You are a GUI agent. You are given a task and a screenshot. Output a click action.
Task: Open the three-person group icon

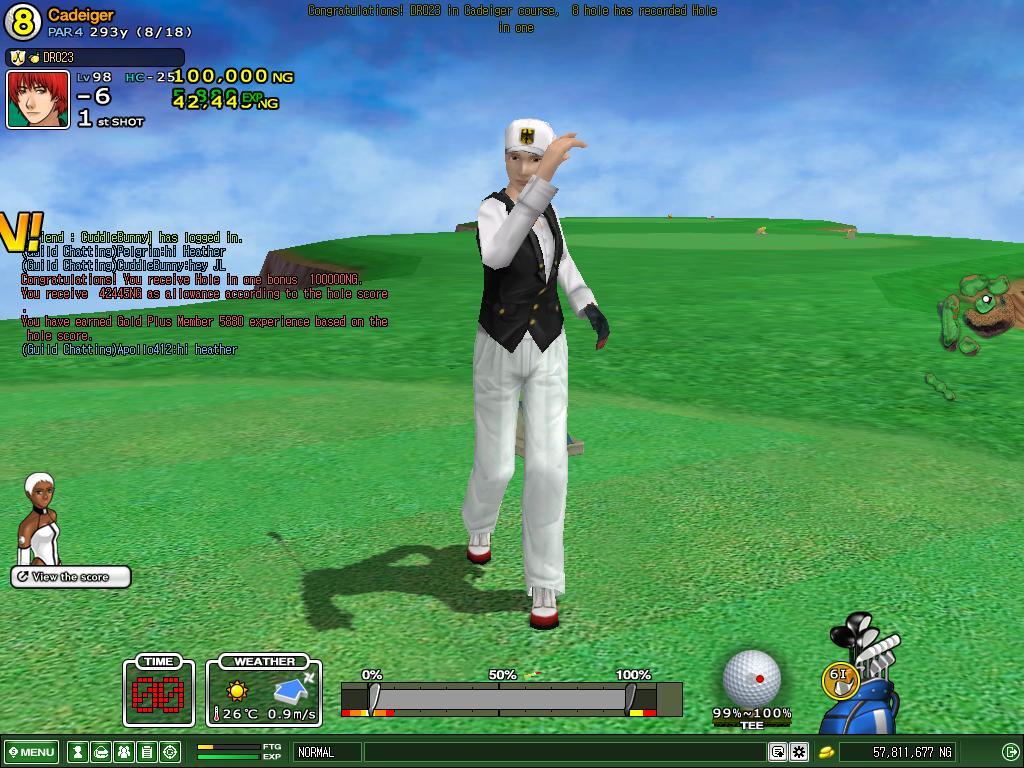click(x=123, y=752)
